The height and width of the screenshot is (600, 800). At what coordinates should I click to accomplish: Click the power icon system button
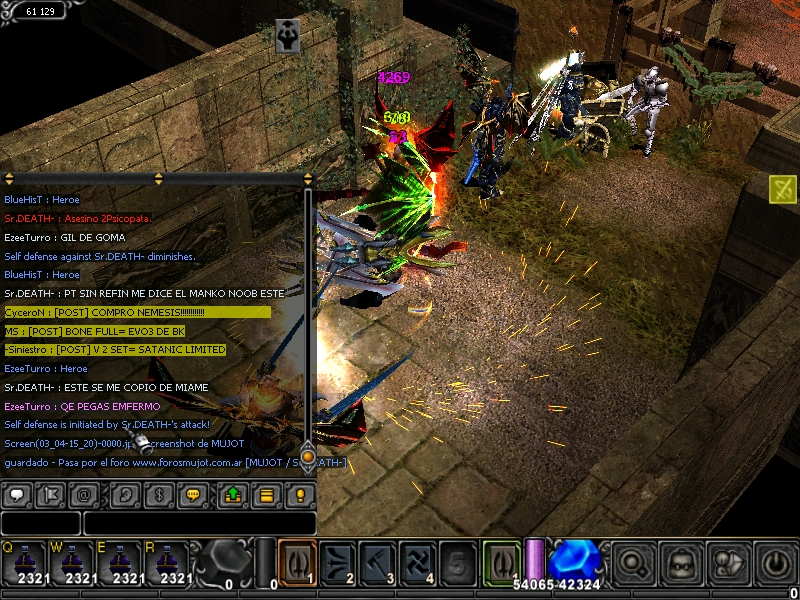coord(775,562)
